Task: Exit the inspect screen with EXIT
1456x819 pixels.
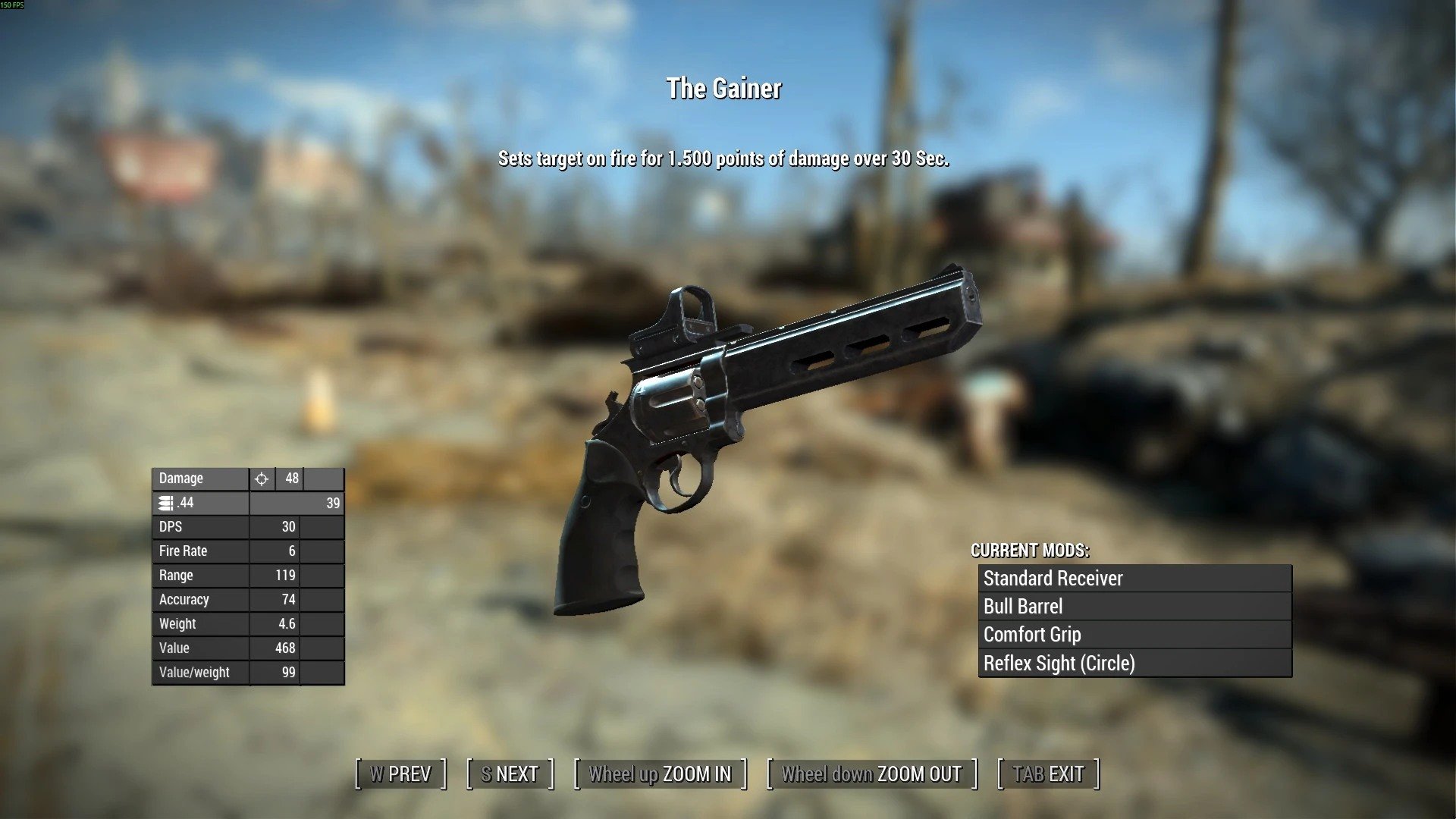Action: (1048, 774)
